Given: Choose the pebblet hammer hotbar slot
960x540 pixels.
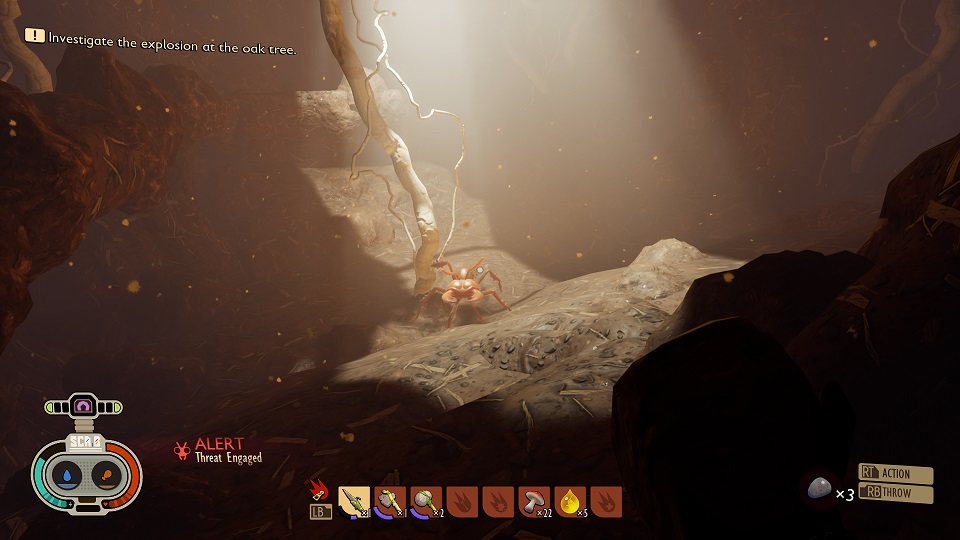Looking at the screenshot, I should [x=426, y=501].
